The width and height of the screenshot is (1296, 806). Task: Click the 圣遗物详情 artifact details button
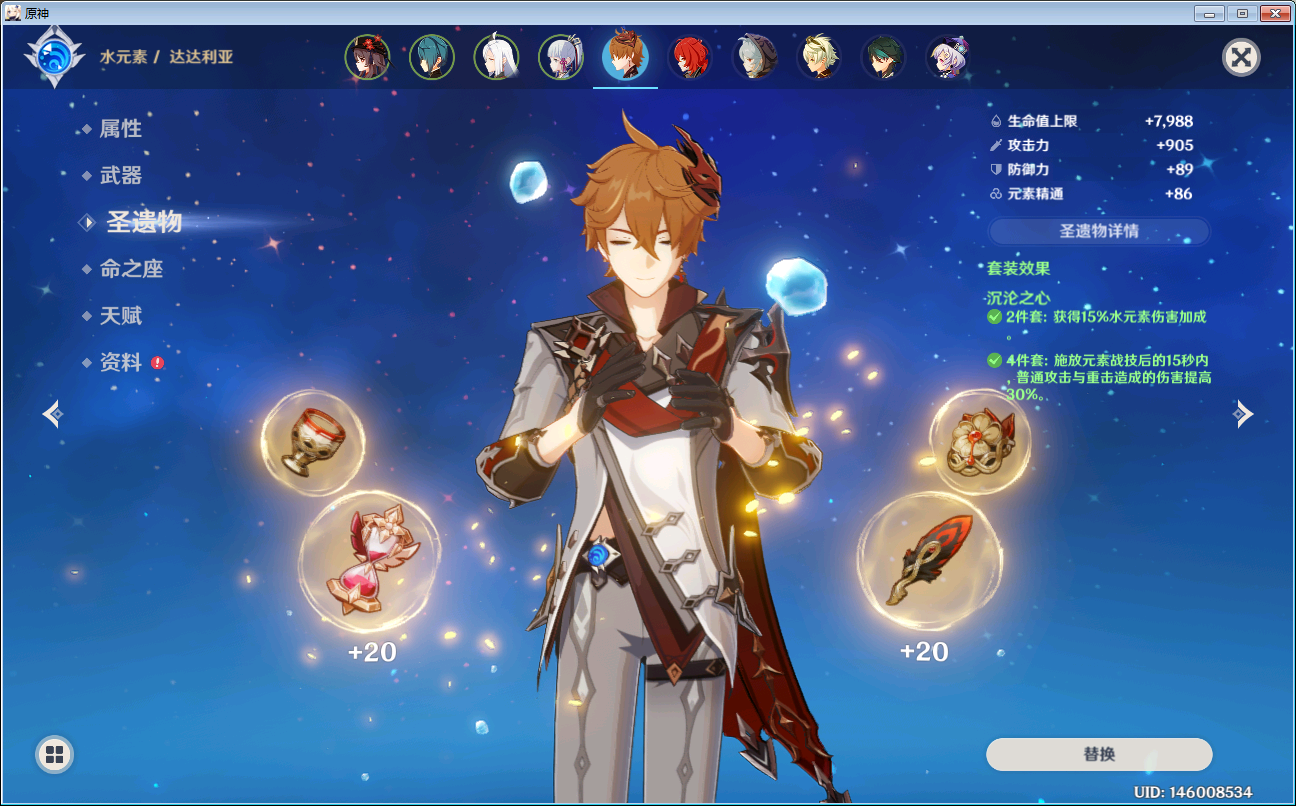pyautogui.click(x=1098, y=231)
